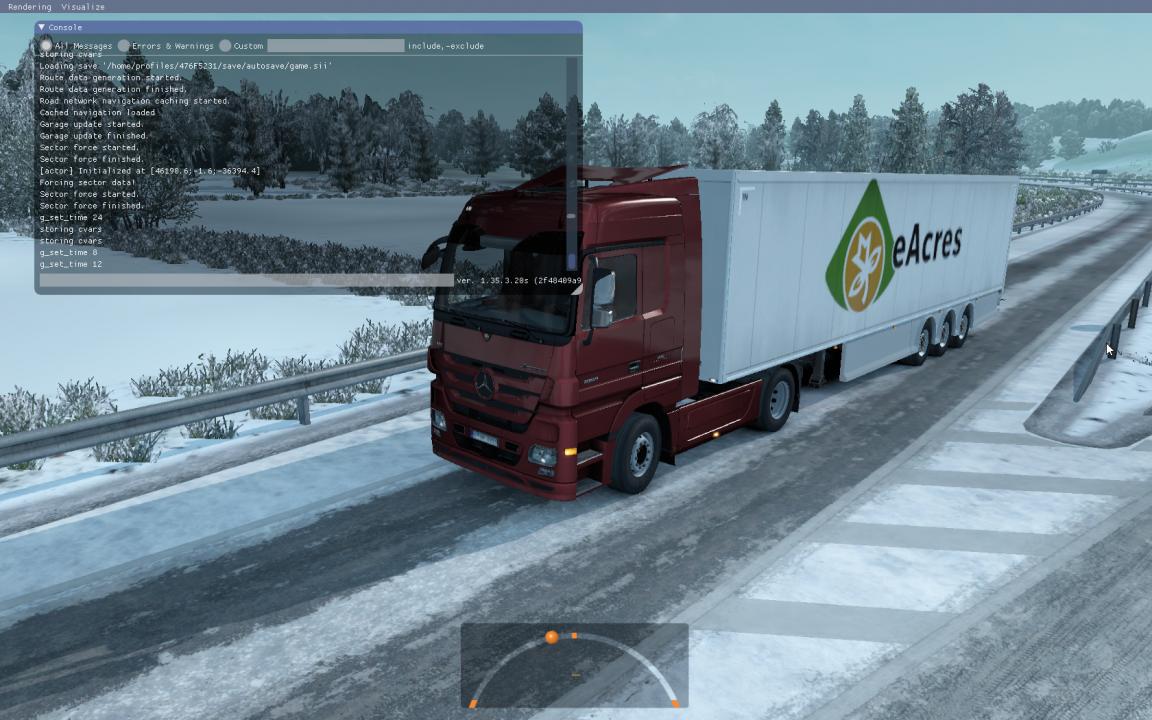Switch to the Custom message filter
The height and width of the screenshot is (720, 1152).
[x=225, y=46]
